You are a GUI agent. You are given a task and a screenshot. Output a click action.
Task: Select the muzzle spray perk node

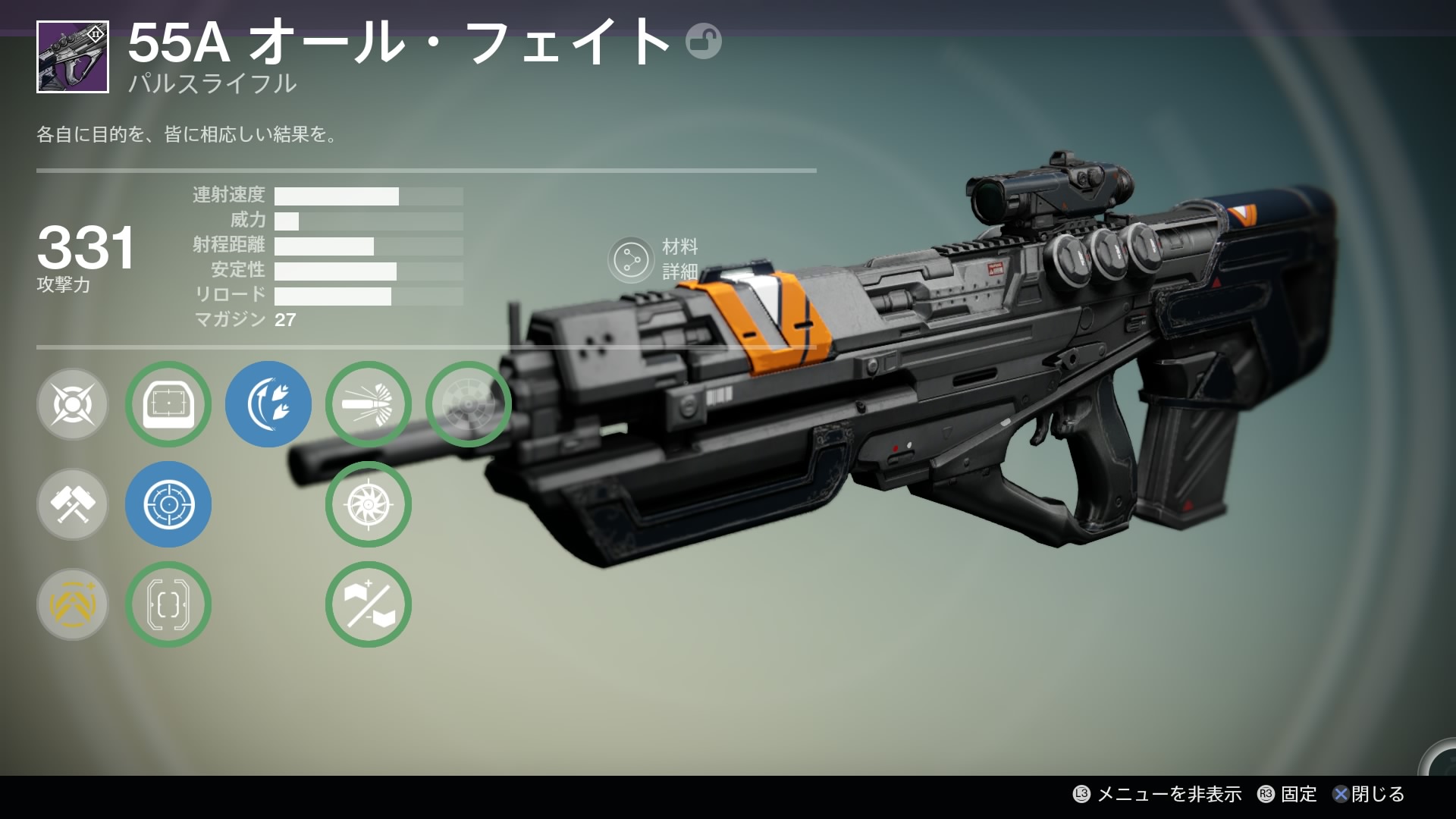click(x=368, y=404)
